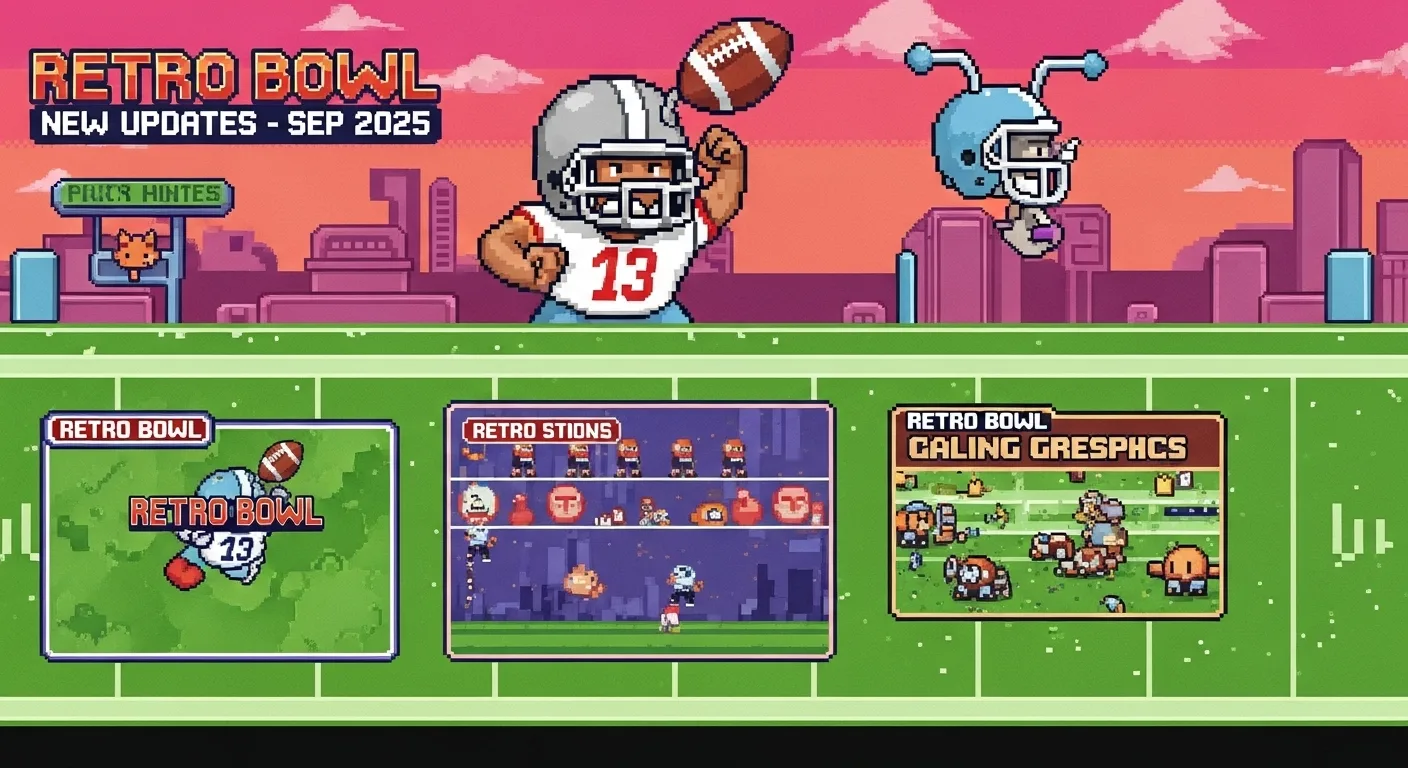Open the Retro Bowl thumbnail with player 13
Image resolution: width=1408 pixels, height=768 pixels.
(x=220, y=540)
